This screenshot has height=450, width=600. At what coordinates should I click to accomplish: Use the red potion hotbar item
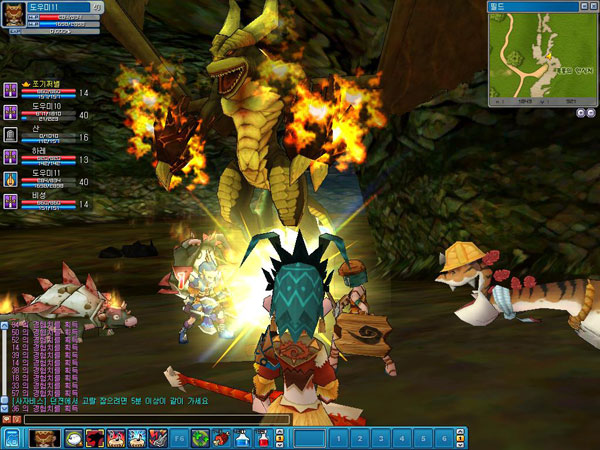pyautogui.click(x=263, y=438)
